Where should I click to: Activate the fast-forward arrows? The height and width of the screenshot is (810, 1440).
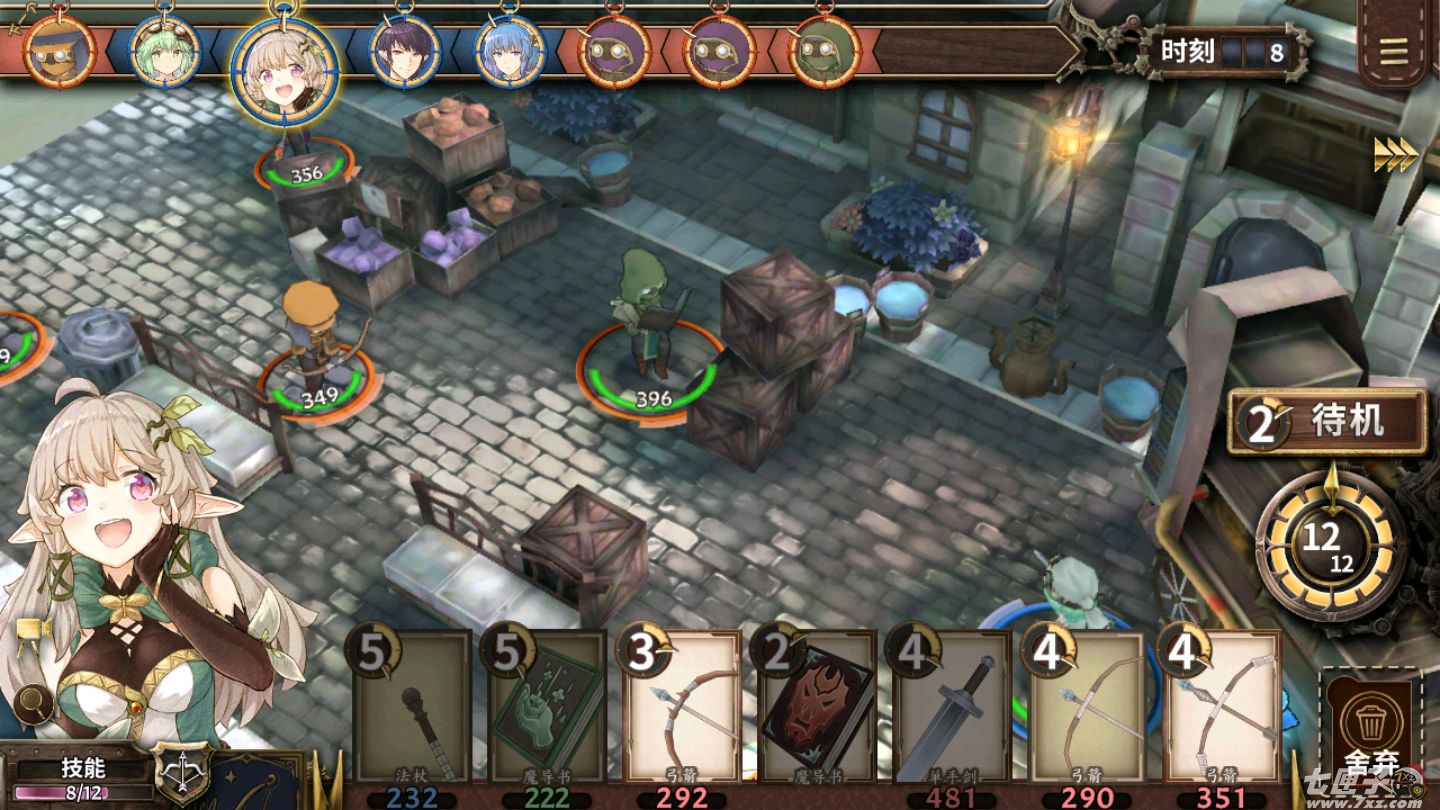1395,154
